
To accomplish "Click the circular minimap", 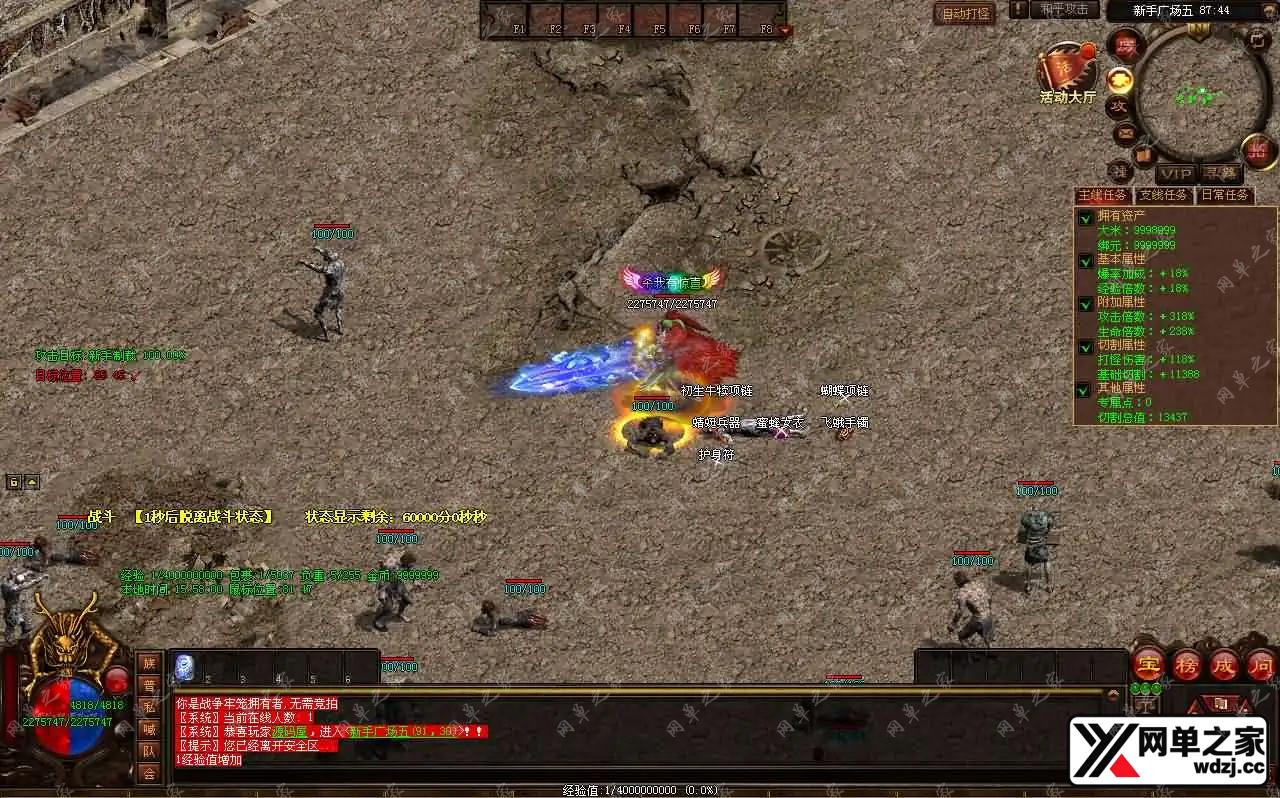I will point(1200,95).
